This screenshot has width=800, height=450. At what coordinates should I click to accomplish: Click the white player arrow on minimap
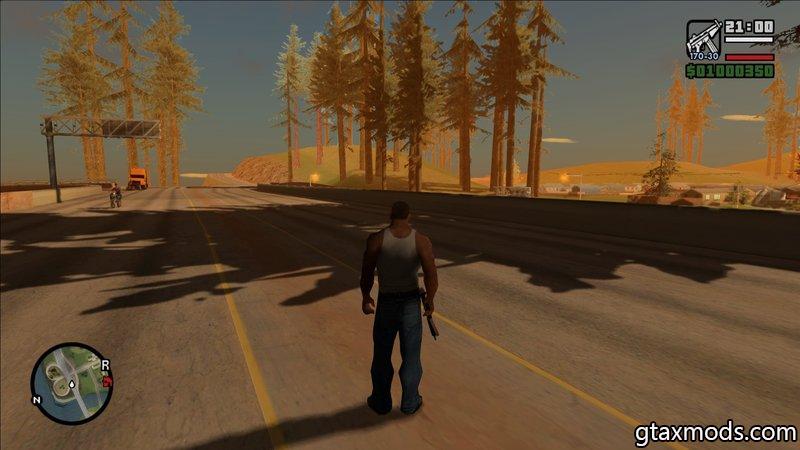pyautogui.click(x=70, y=384)
